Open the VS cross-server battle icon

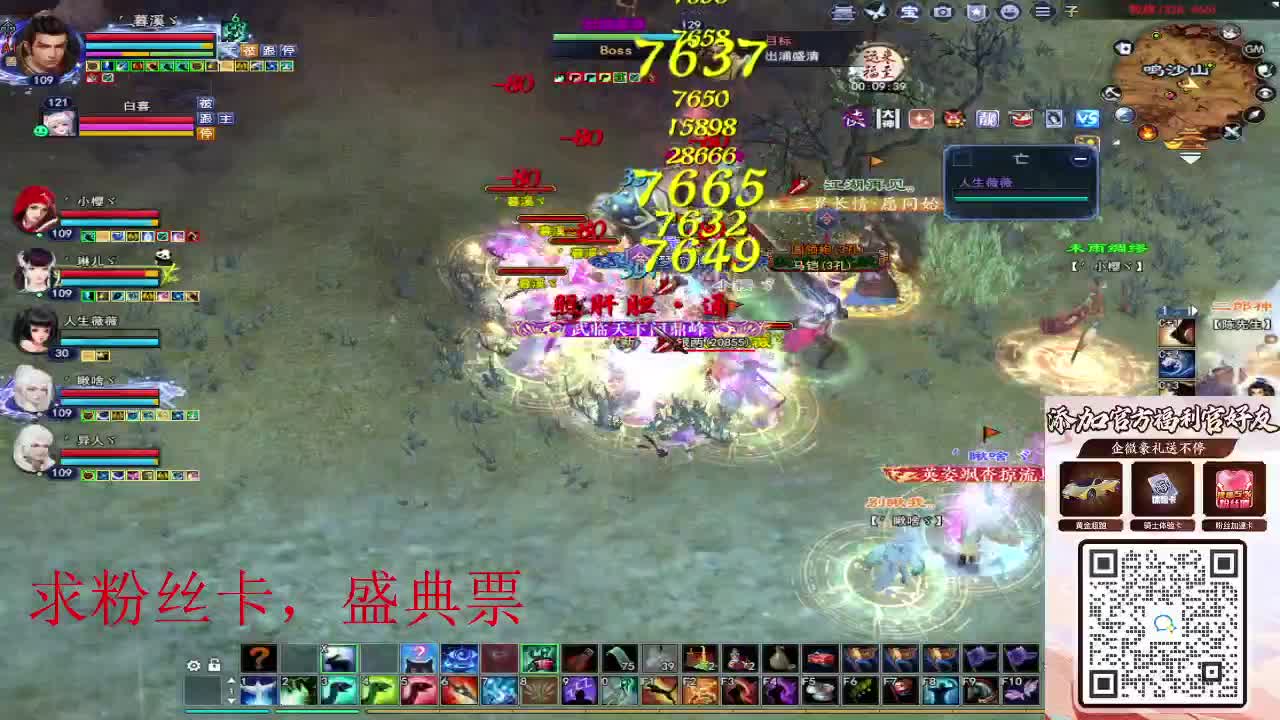1089,119
